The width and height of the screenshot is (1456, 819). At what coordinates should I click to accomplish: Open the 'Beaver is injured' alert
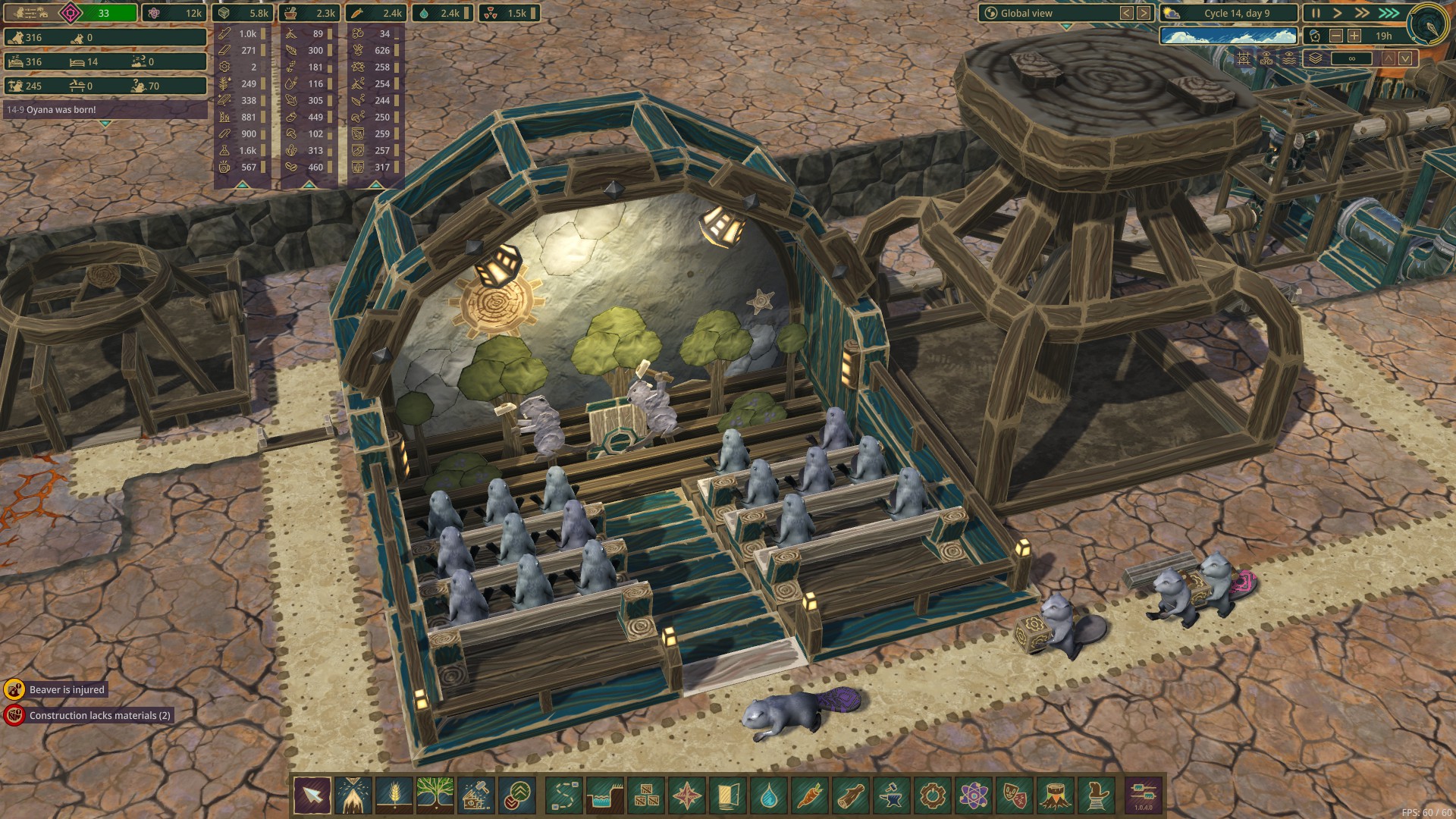(67, 689)
